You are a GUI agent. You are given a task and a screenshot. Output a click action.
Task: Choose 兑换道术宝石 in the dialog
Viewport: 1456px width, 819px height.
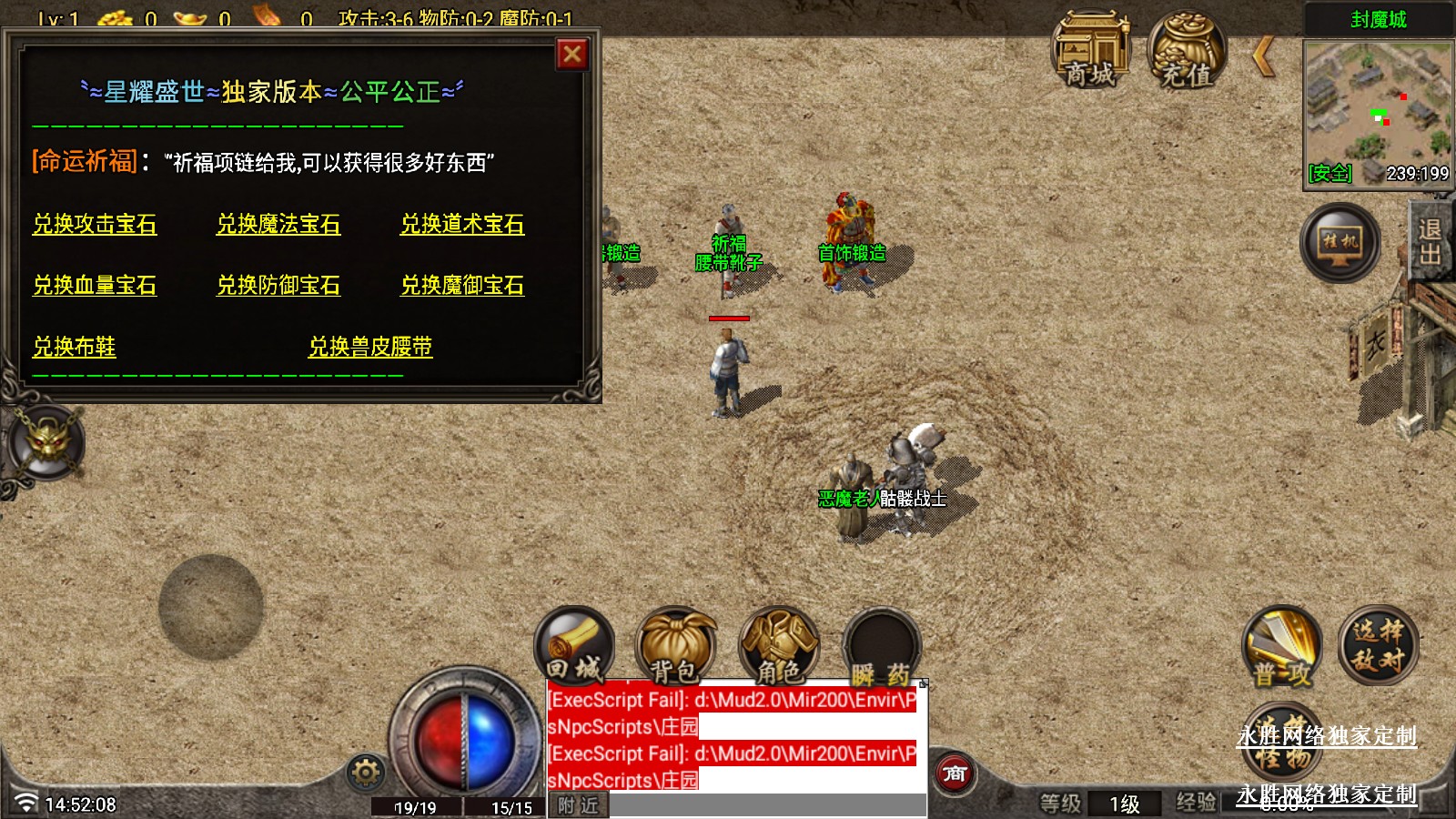coord(462,225)
